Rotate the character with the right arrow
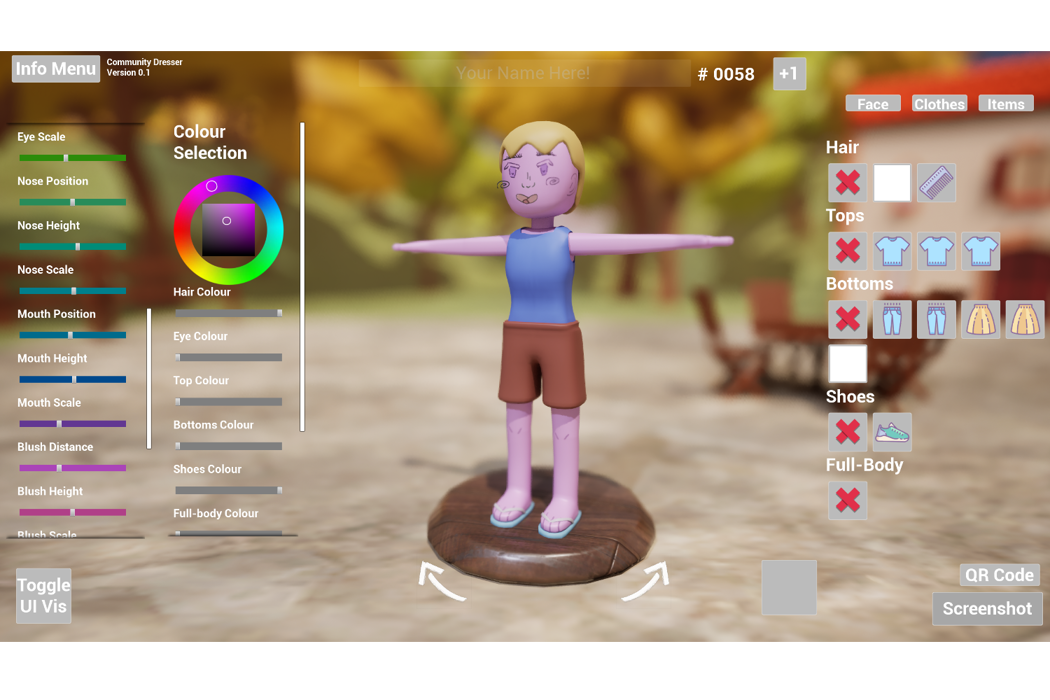The height and width of the screenshot is (700, 1050). [x=646, y=581]
